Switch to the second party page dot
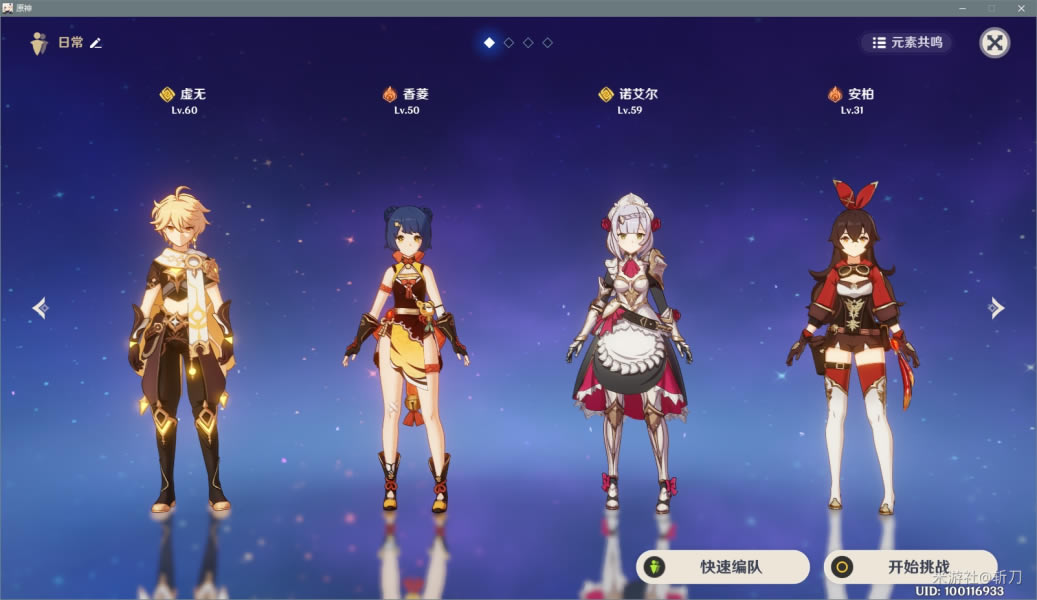The image size is (1037, 600). click(508, 43)
